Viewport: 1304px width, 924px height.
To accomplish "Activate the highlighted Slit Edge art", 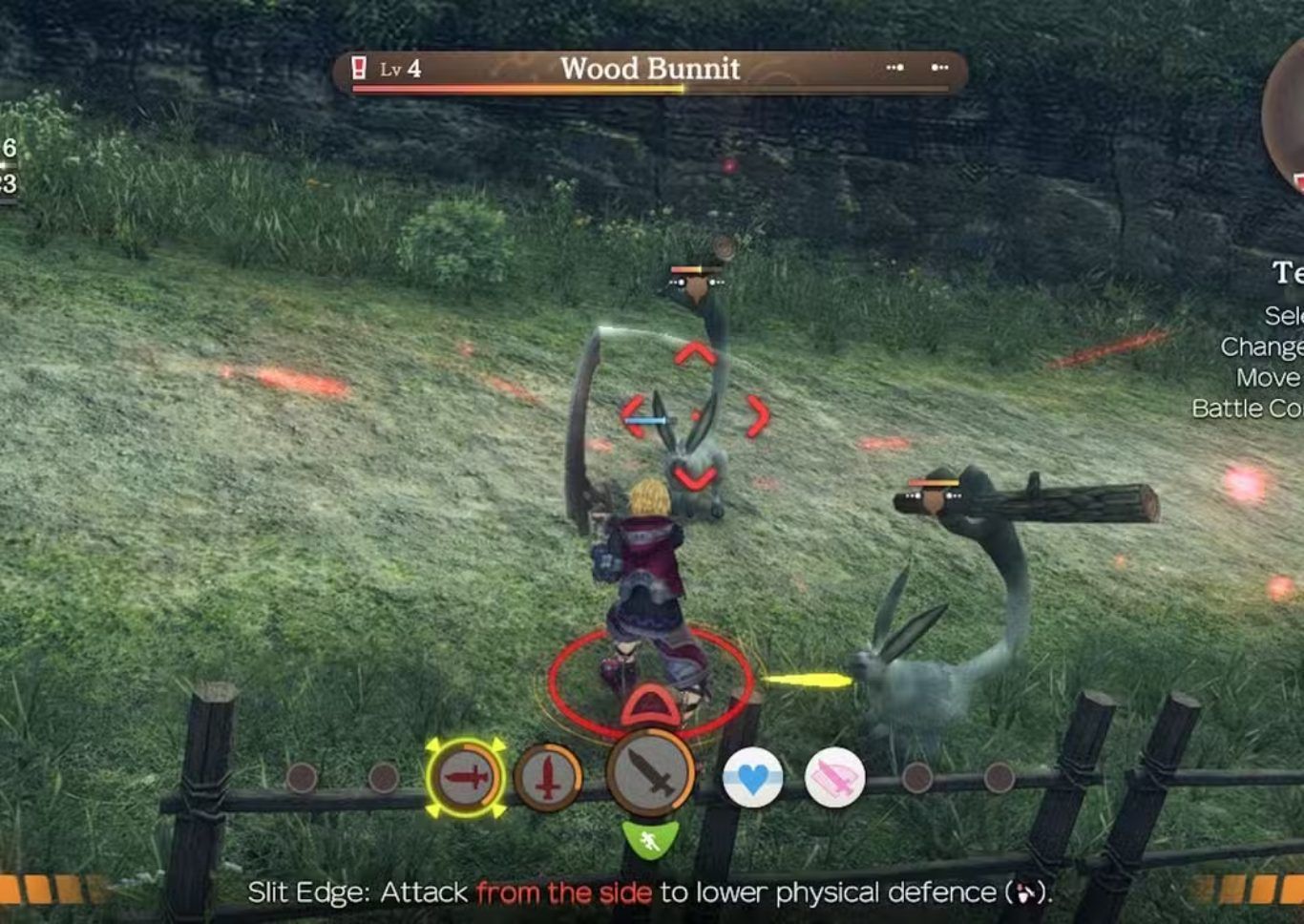I will point(466,778).
